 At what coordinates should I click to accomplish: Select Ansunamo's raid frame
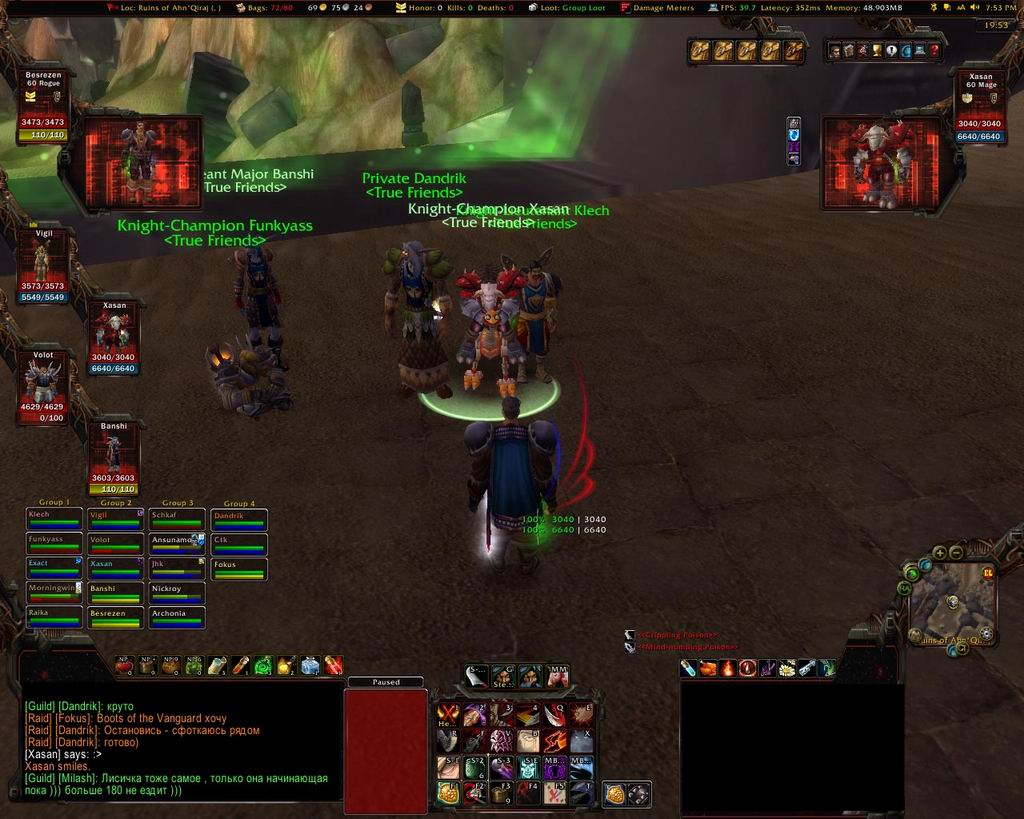tap(177, 543)
